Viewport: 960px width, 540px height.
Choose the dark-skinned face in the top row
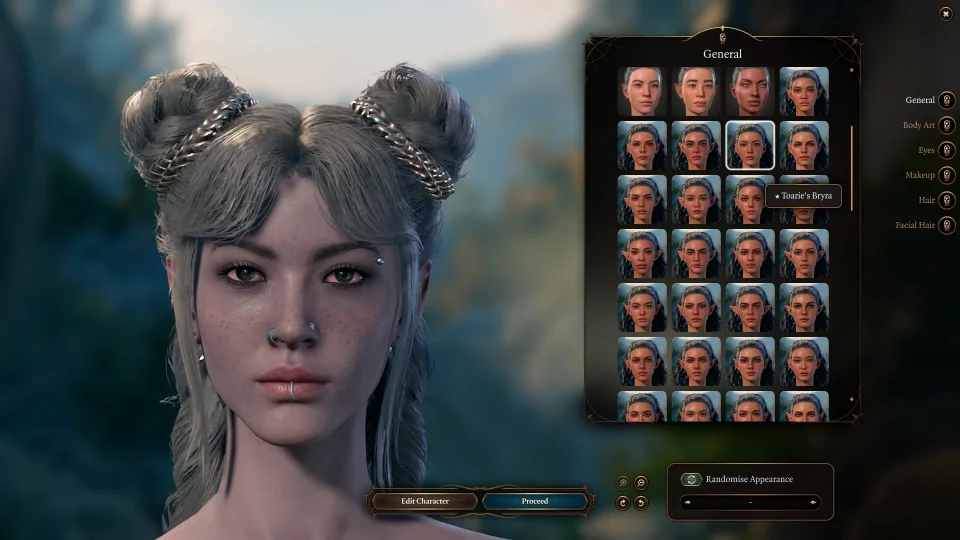749,92
